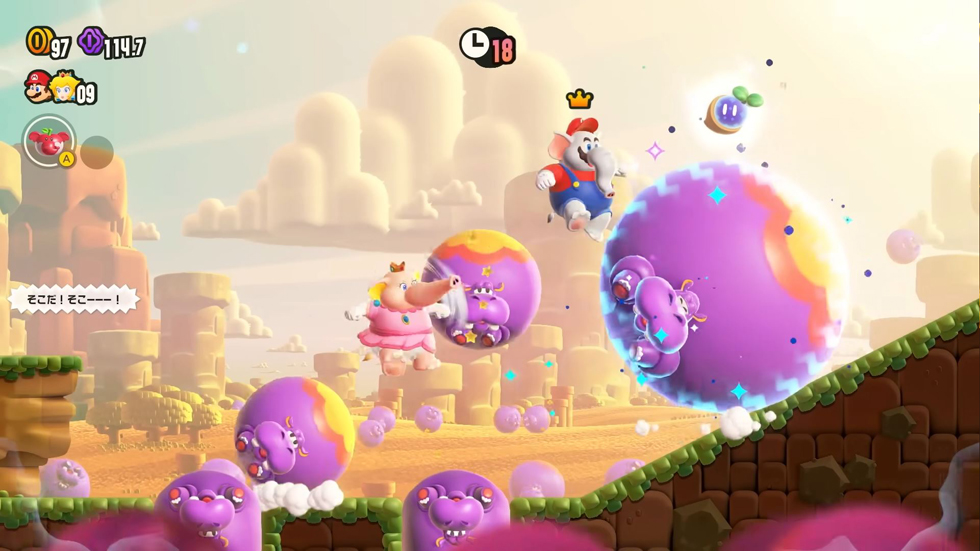Viewport: 980px width, 551px height.
Task: Use the stored Elephant Fruit item
Action: [48, 142]
